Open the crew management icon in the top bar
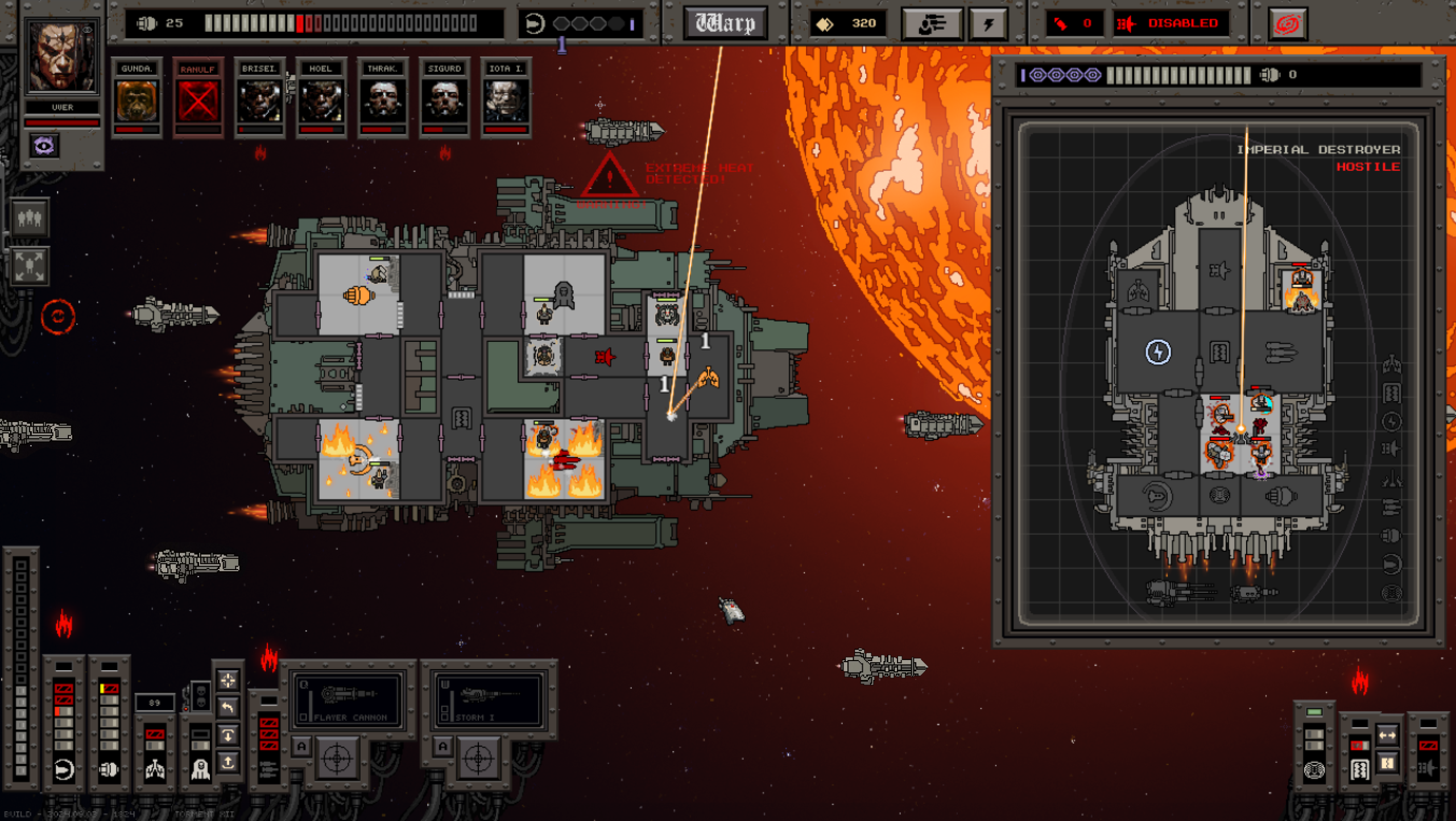 tap(932, 24)
